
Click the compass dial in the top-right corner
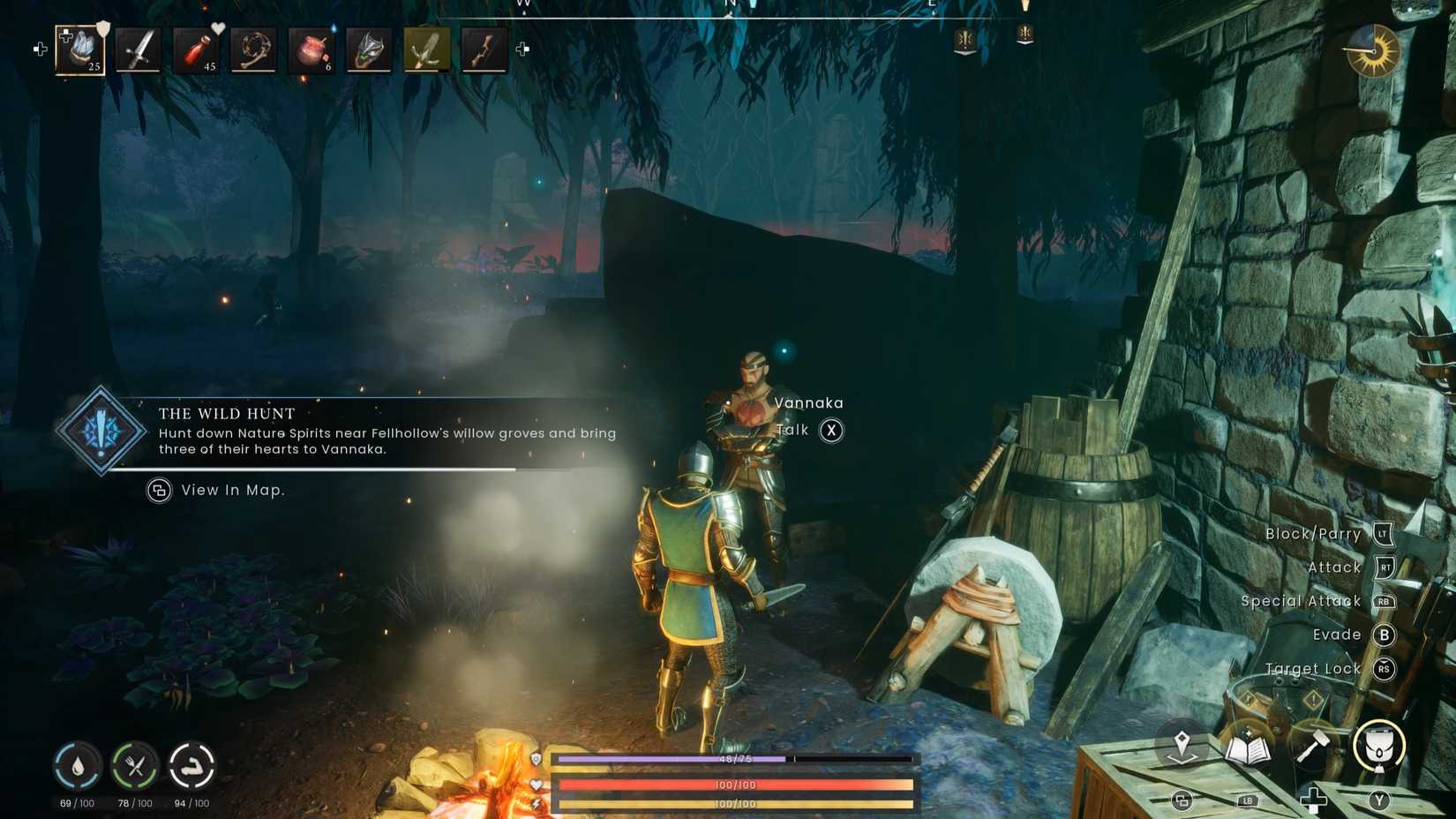1374,52
